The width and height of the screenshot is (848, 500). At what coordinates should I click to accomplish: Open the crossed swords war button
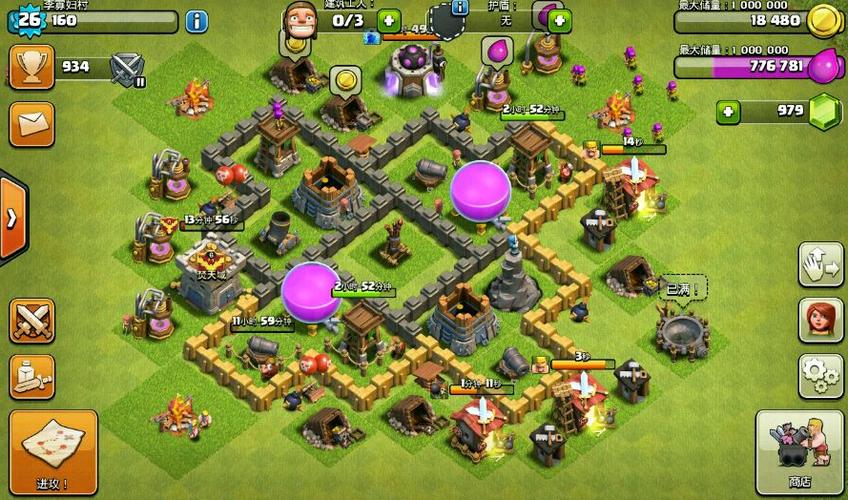(x=31, y=321)
